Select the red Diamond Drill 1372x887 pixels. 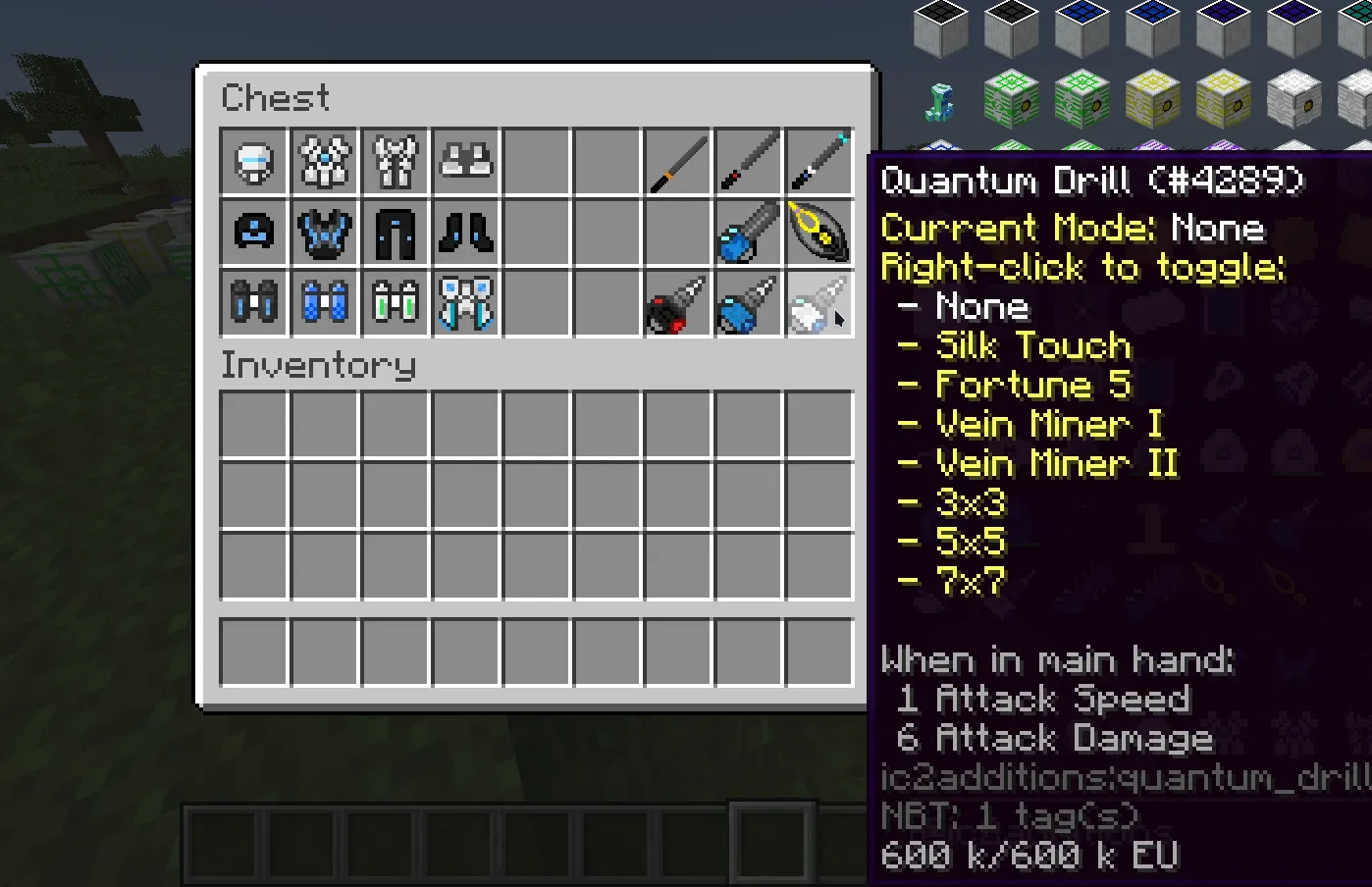pyautogui.click(x=676, y=303)
